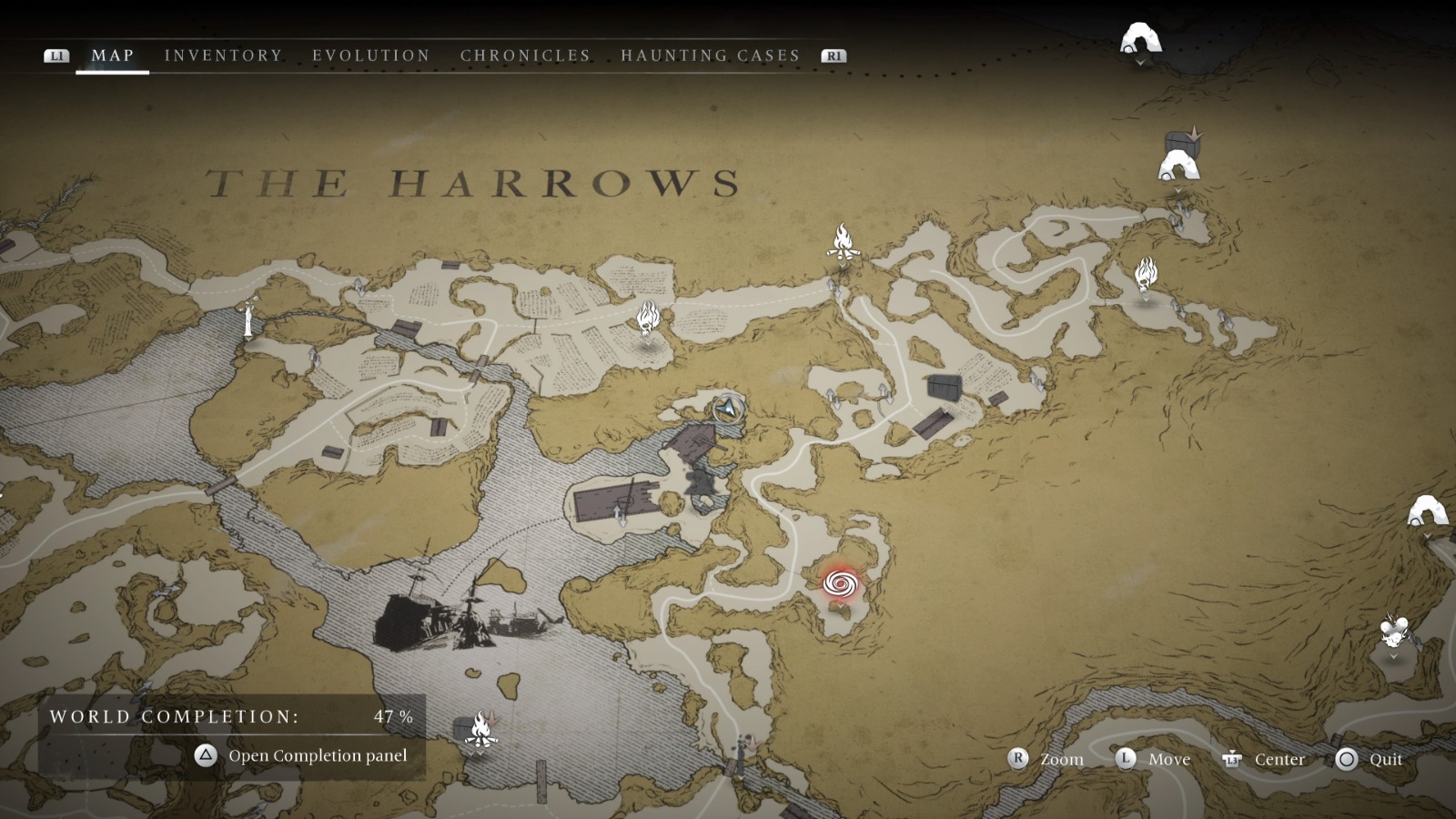Click the R1 shoulder button indicator
Screen dimensions: 1456x819
834,56
